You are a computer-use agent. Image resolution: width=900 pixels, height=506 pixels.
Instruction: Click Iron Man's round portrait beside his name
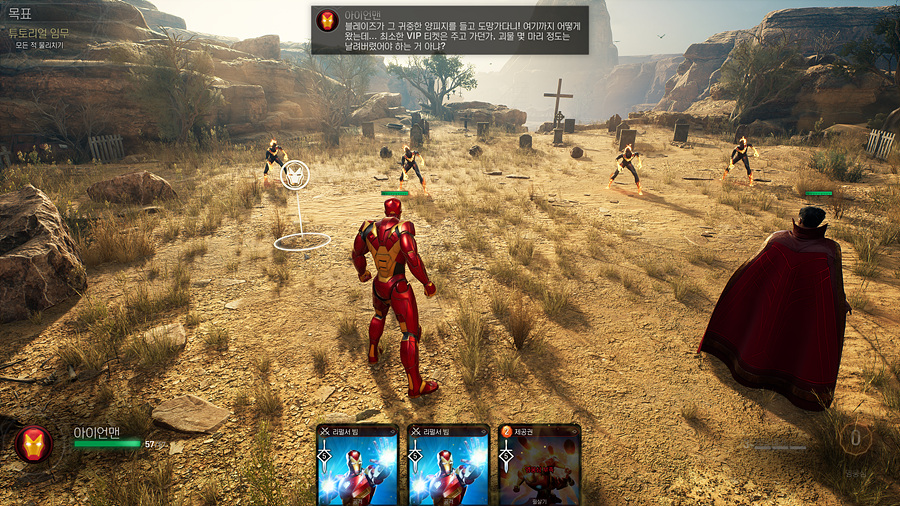click(x=33, y=443)
